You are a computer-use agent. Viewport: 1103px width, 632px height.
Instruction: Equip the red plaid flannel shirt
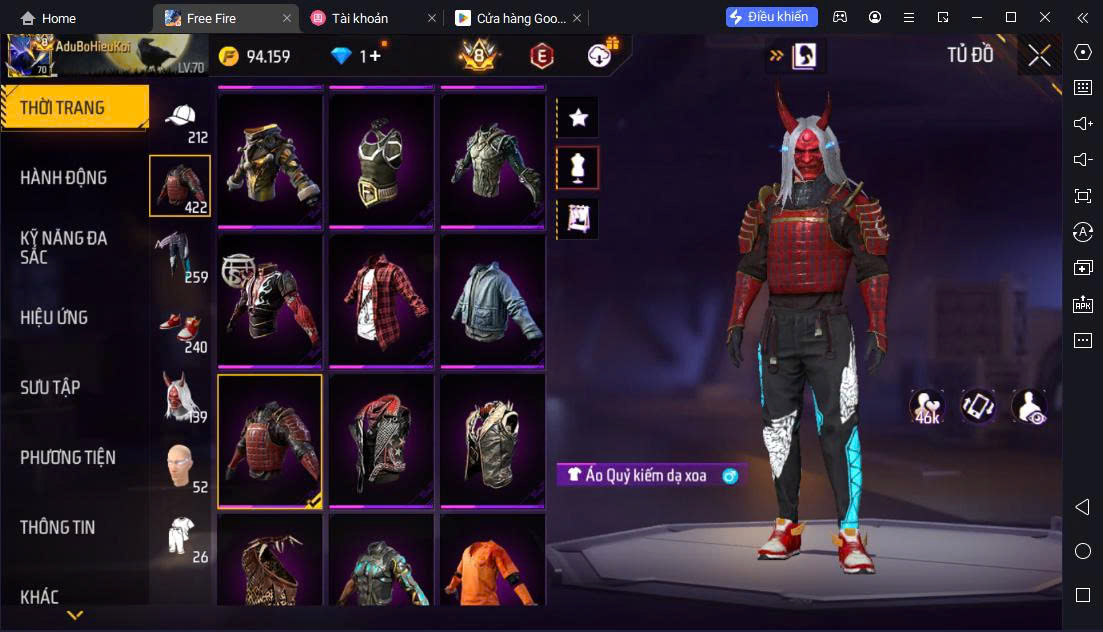click(x=381, y=298)
